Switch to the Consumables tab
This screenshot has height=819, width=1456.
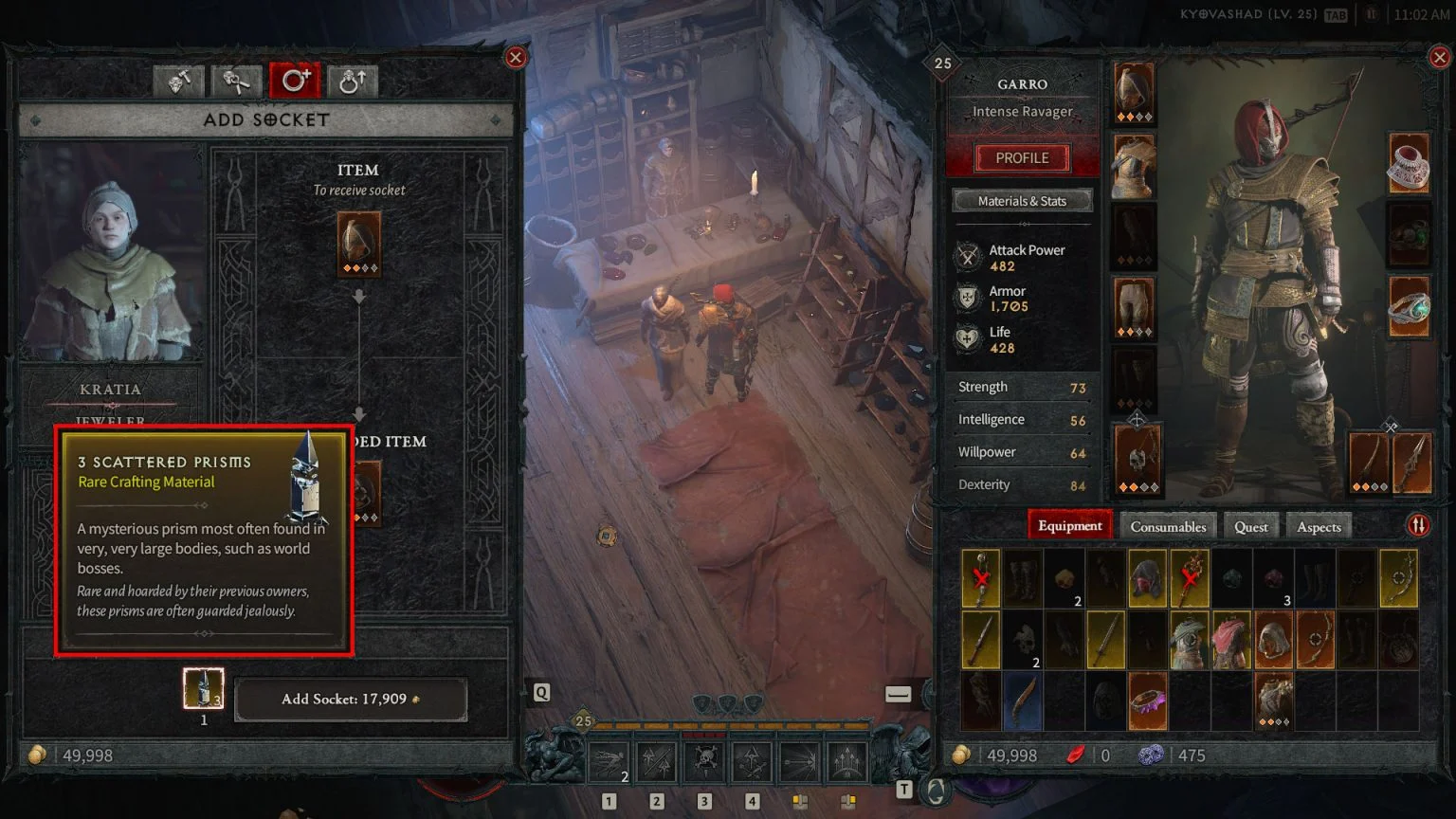tap(1168, 525)
